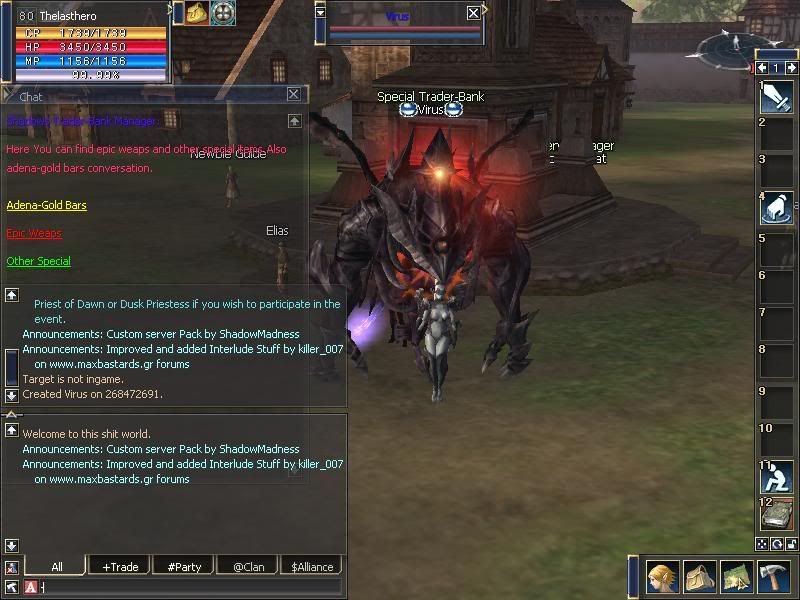Viewport: 800px width, 600px height.
Task: Choose the Epic Weaps dialogue link
Action: 34,234
